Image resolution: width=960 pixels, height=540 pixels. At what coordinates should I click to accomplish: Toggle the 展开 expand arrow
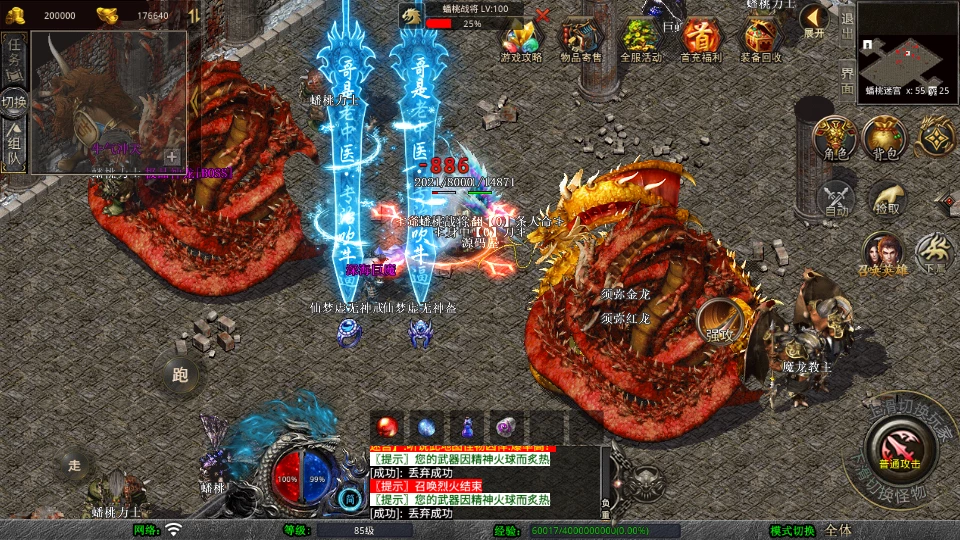coord(814,19)
